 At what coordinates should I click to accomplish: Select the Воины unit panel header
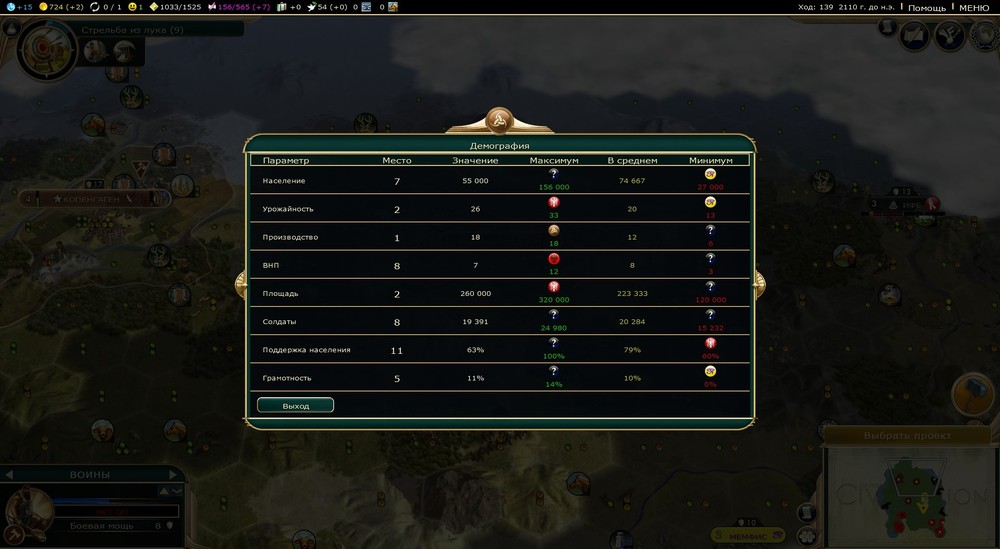(x=90, y=474)
